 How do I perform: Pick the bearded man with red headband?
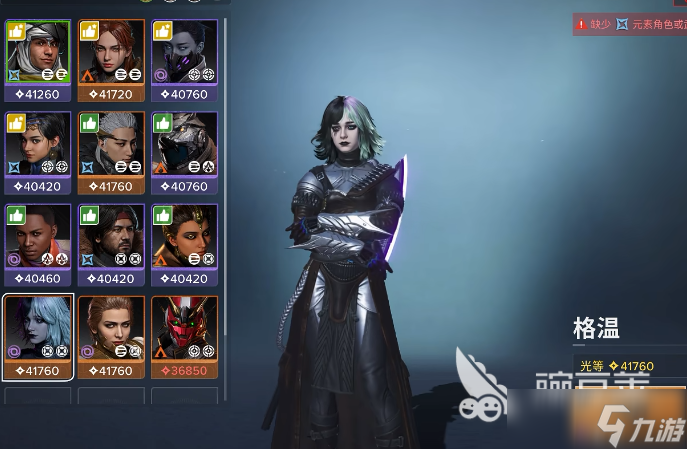tap(111, 236)
